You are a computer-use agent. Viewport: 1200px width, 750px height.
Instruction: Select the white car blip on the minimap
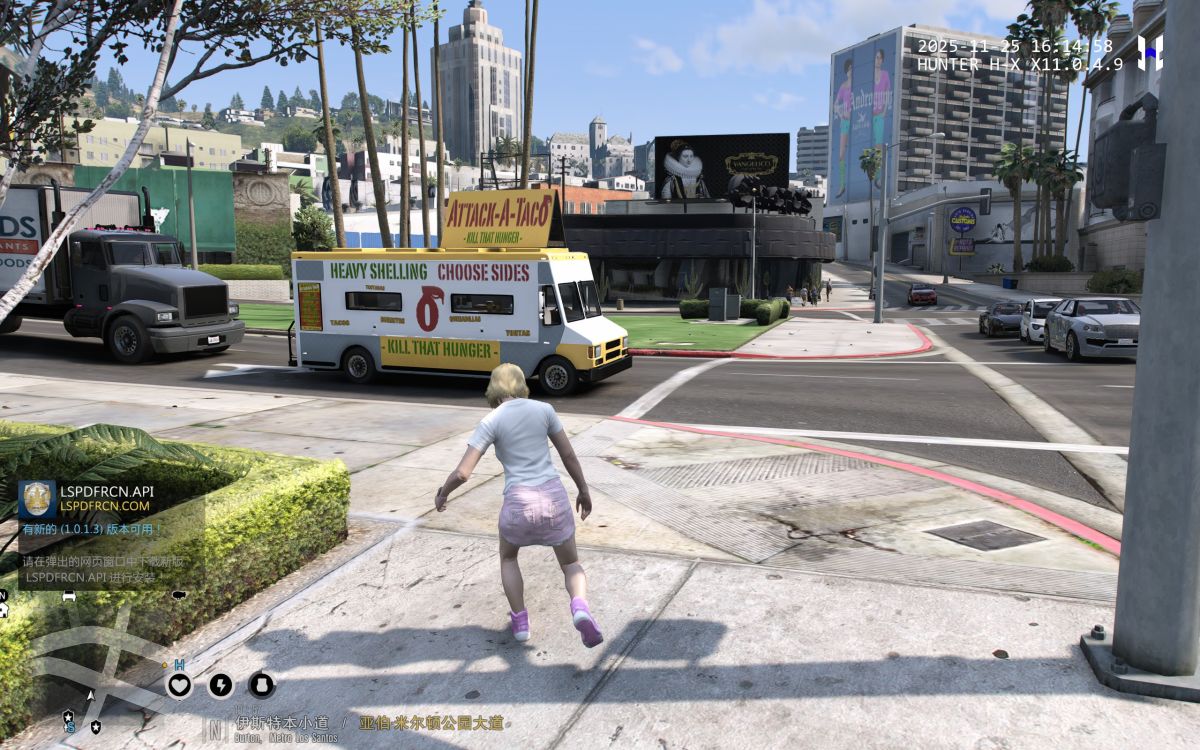pyautogui.click(x=69, y=596)
